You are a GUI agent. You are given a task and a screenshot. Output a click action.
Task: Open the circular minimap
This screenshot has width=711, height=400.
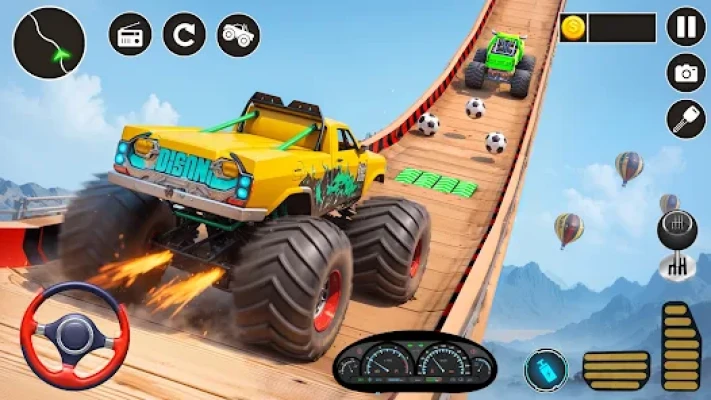click(48, 42)
